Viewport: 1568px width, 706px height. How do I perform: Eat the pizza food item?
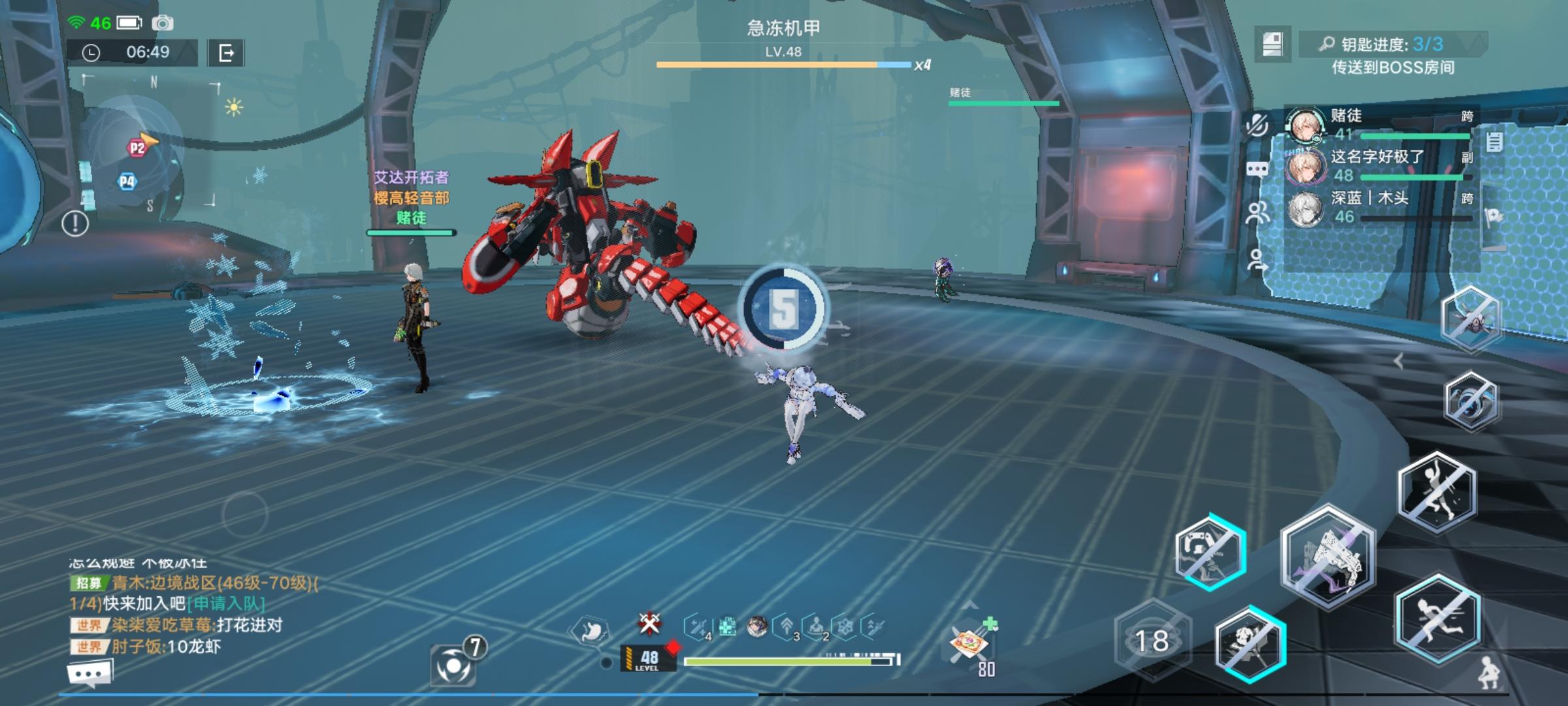tap(970, 645)
